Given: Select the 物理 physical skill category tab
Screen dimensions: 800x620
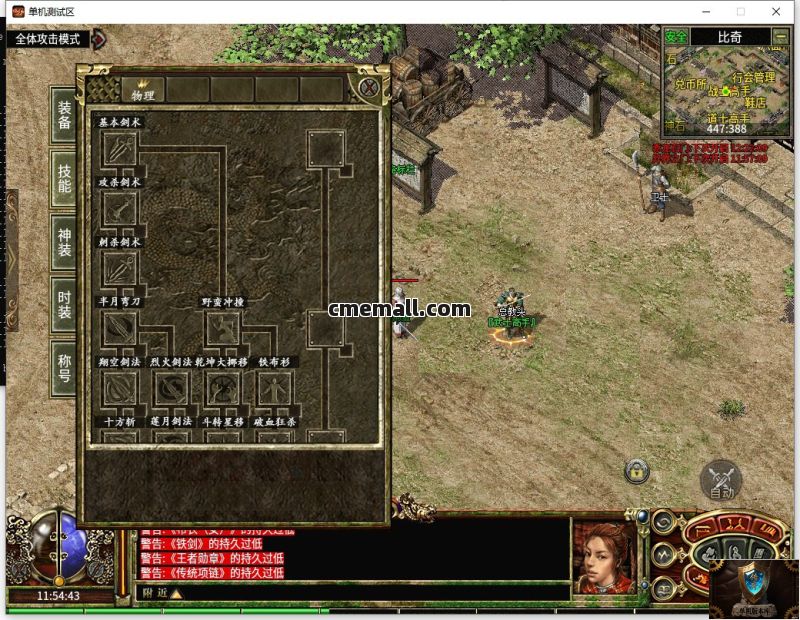Looking at the screenshot, I should (143, 90).
